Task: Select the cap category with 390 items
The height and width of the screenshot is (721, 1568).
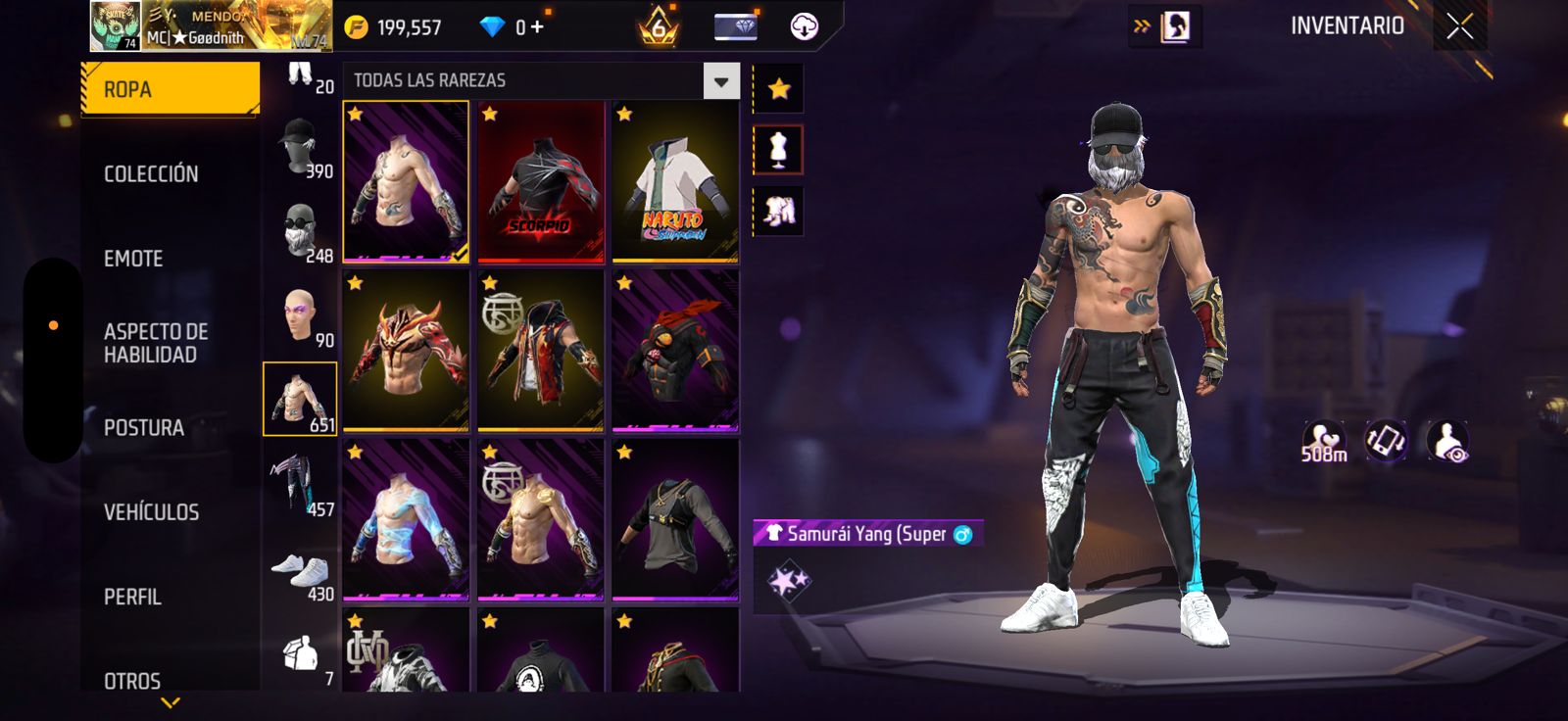Action: point(300,147)
